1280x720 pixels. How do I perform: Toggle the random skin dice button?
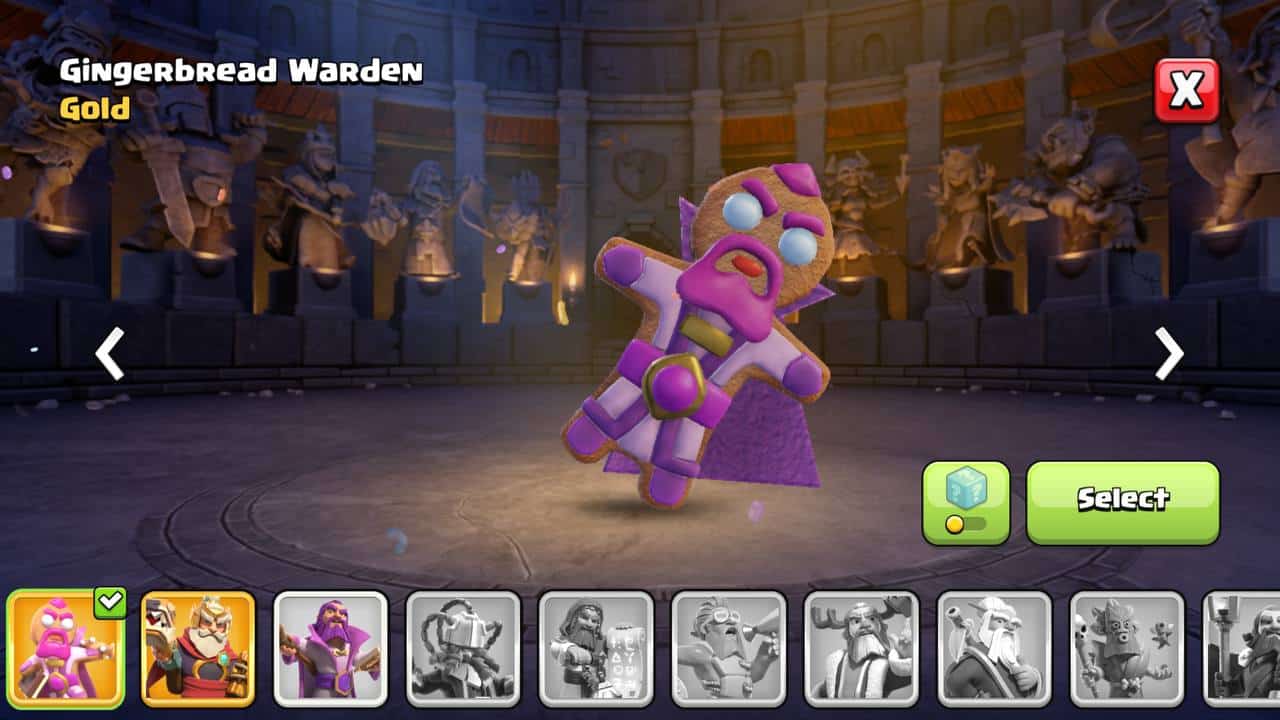[x=965, y=502]
